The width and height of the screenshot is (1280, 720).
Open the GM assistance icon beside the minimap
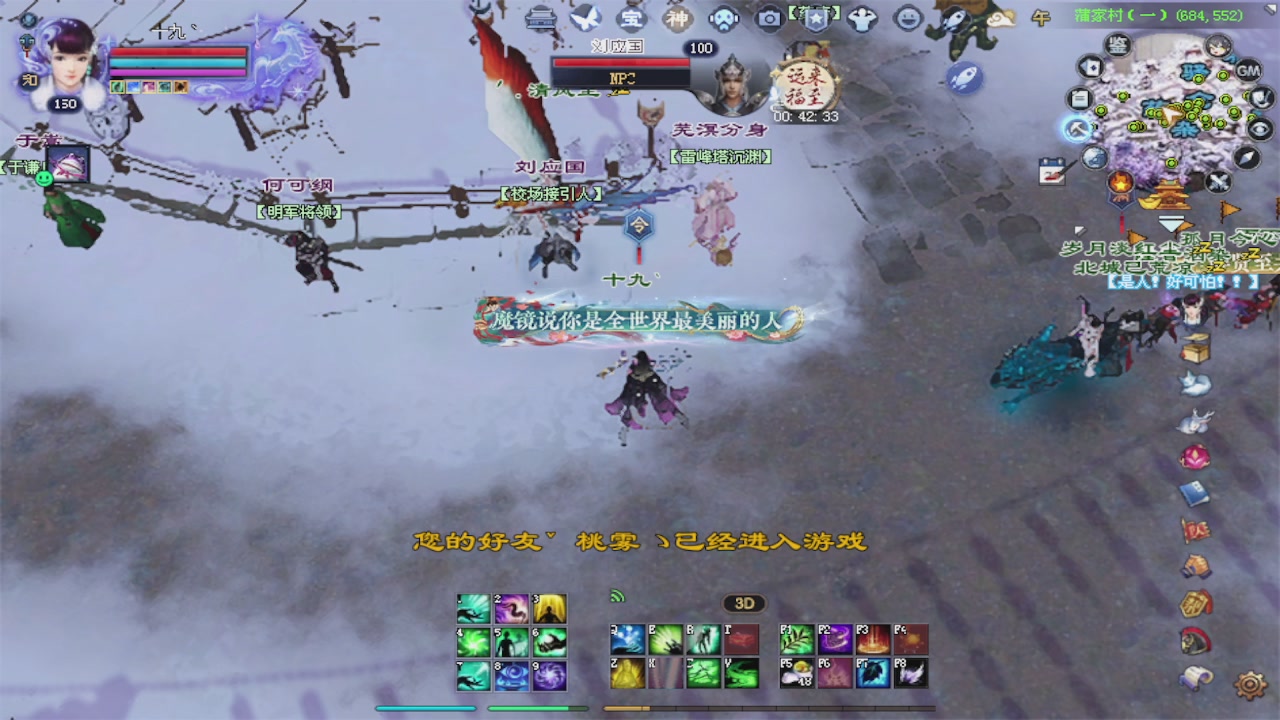[x=1246, y=71]
